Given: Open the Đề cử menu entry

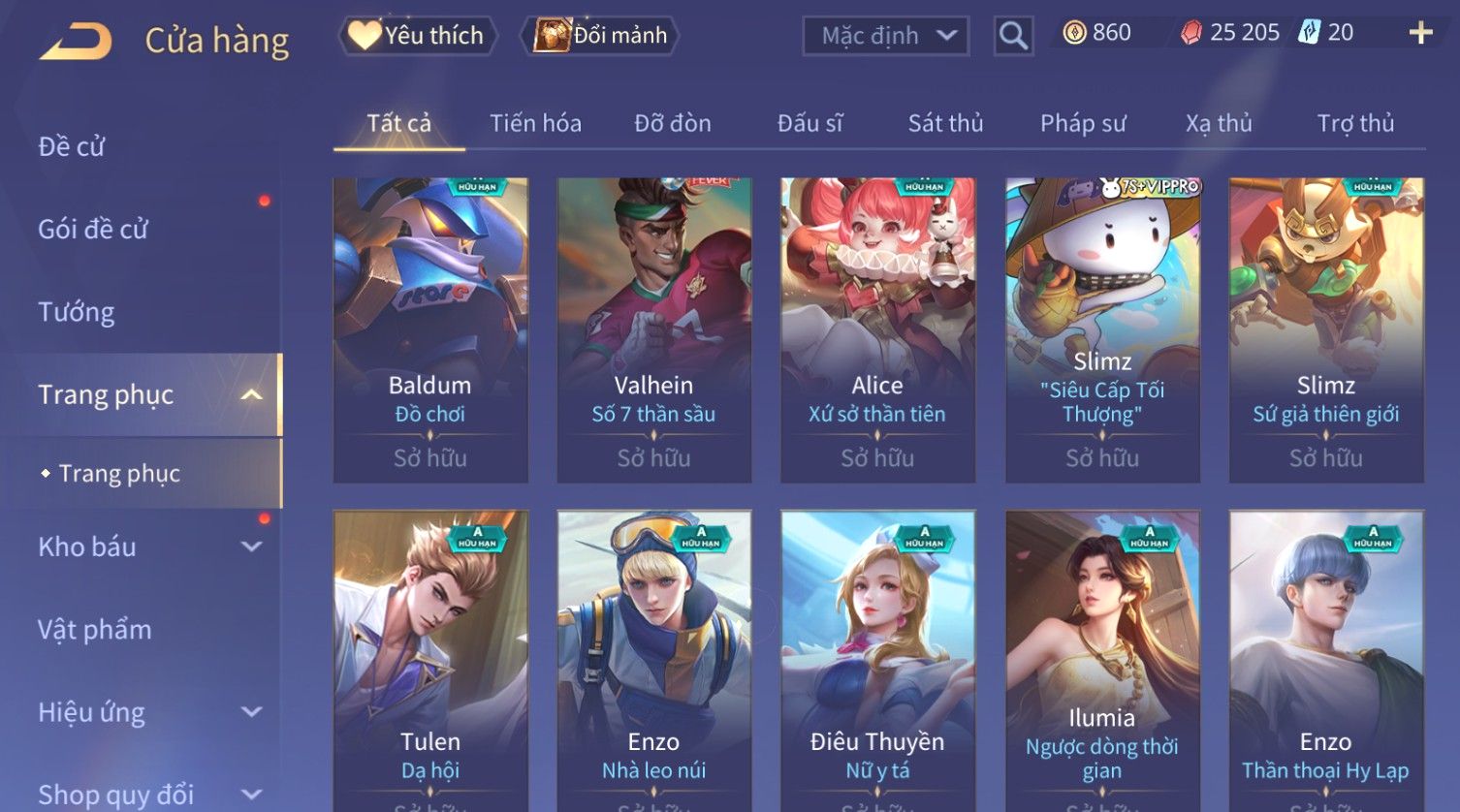Looking at the screenshot, I should pyautogui.click(x=72, y=146).
